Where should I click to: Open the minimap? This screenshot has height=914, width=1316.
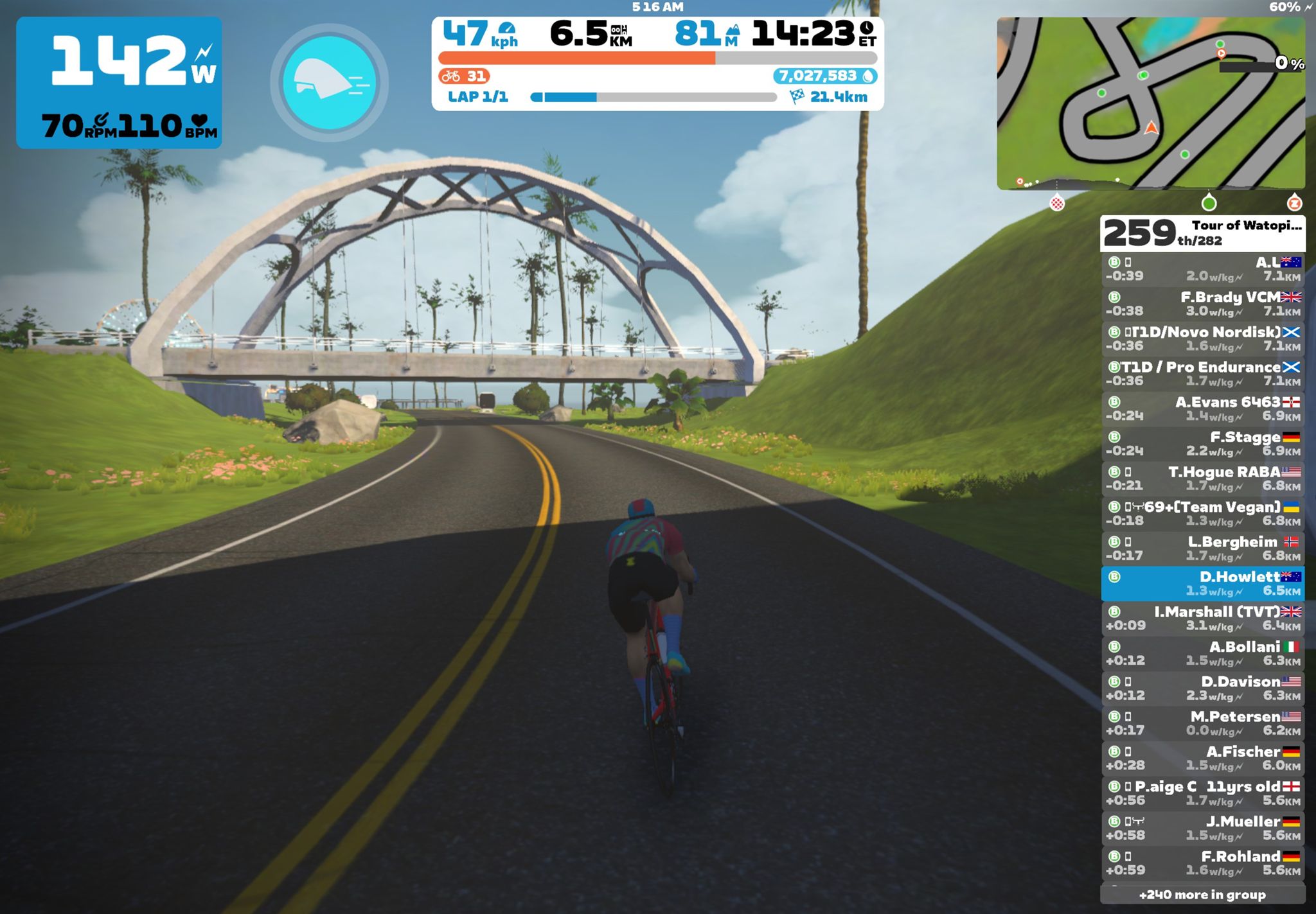click(x=1150, y=103)
